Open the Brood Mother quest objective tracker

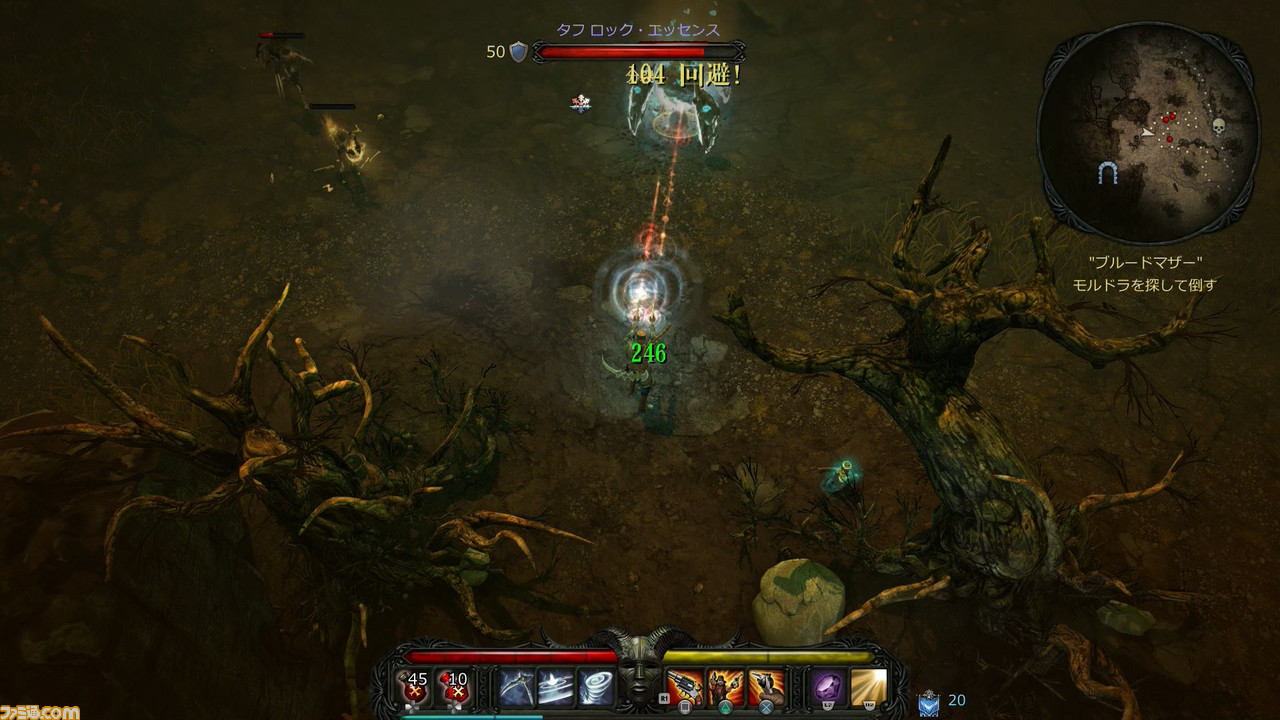coord(1144,274)
